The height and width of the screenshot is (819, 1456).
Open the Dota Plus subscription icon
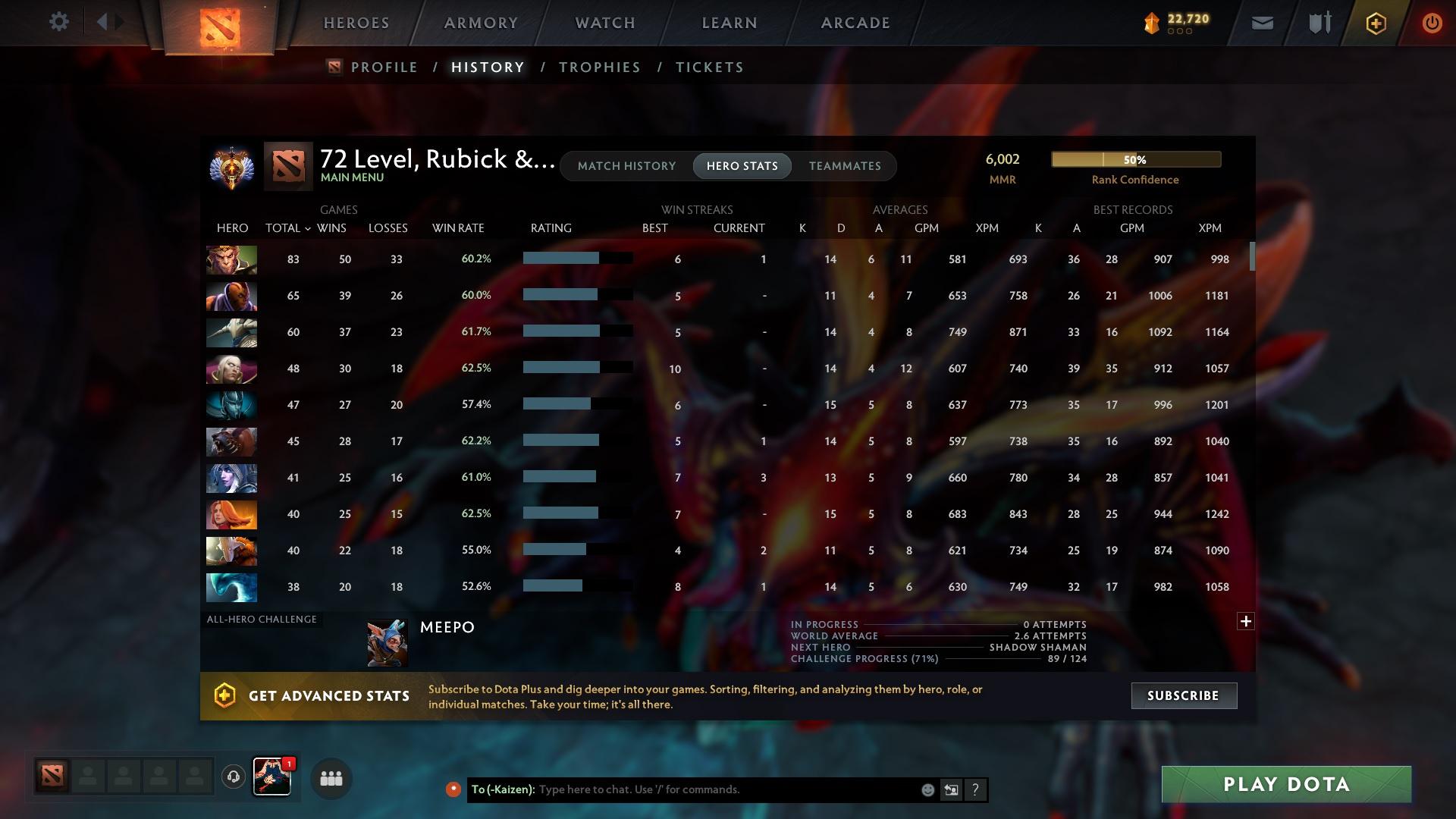coord(1375,23)
